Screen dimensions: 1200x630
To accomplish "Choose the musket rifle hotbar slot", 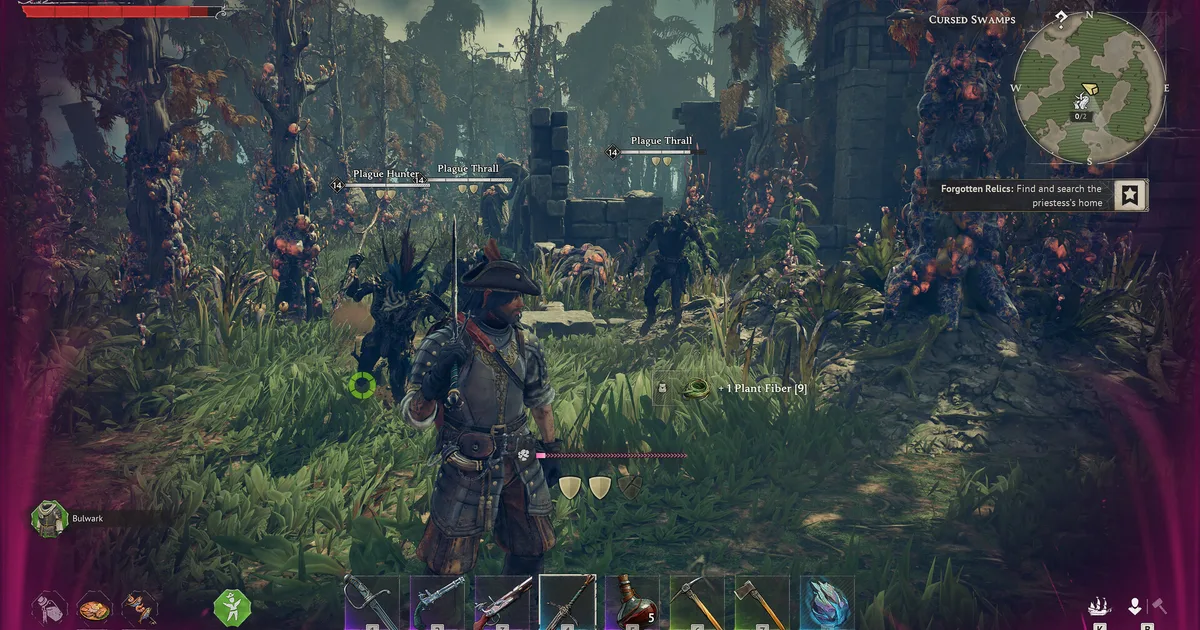I will 502,602.
